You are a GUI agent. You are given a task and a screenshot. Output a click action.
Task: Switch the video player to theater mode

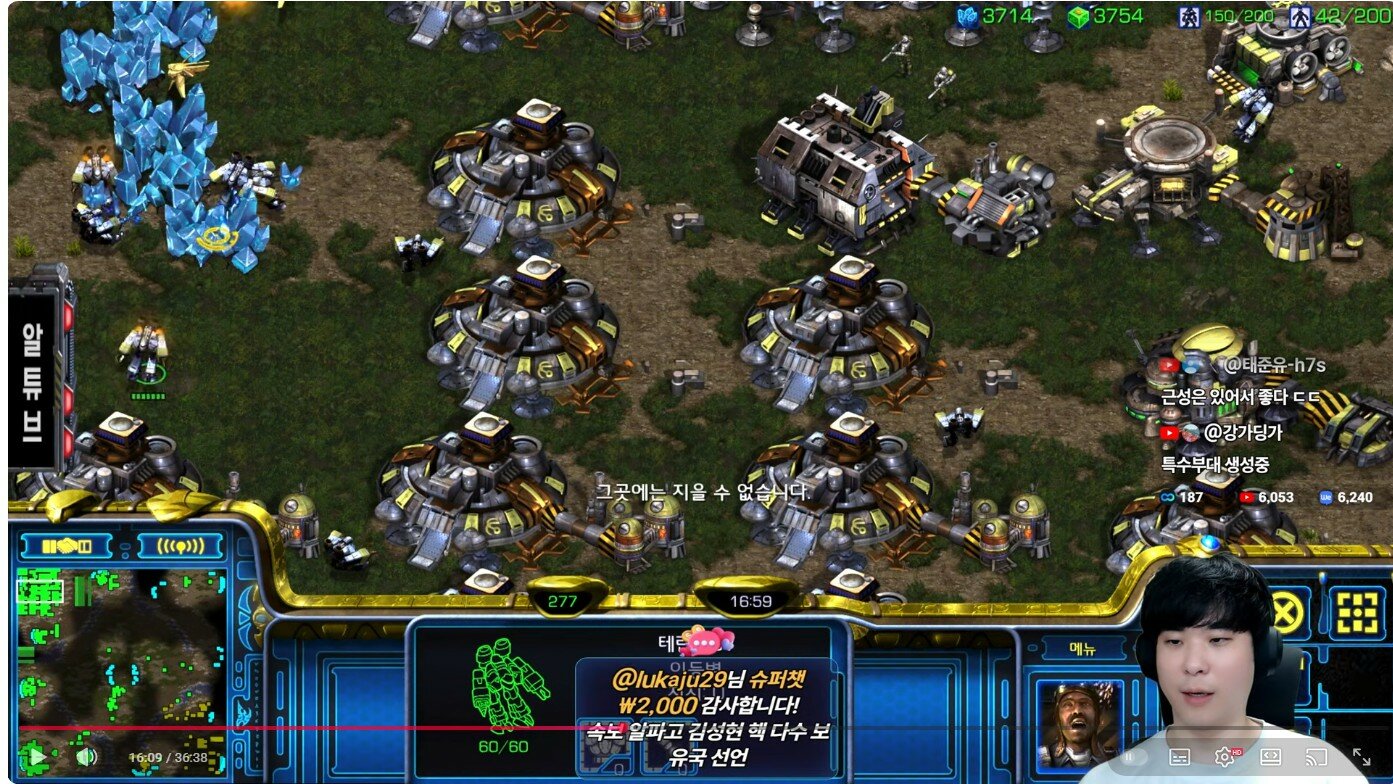point(1271,757)
